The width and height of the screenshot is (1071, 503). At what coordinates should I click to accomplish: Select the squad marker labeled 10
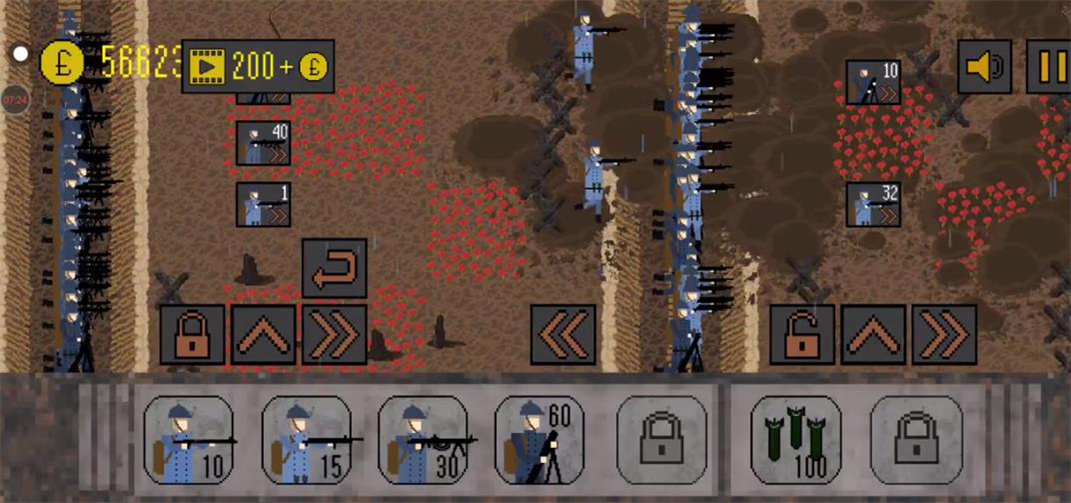(x=873, y=82)
